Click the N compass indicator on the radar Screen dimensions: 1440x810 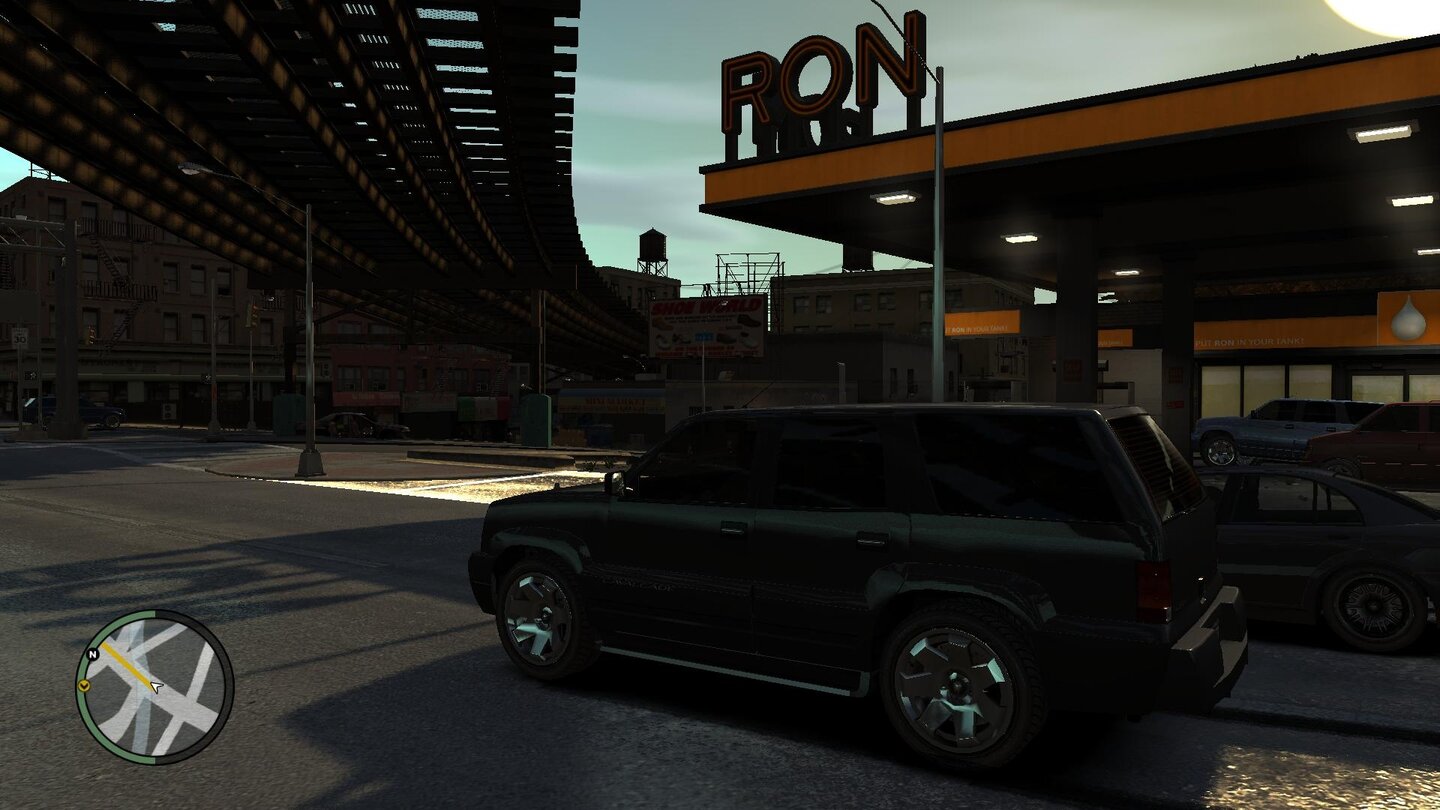(x=92, y=654)
